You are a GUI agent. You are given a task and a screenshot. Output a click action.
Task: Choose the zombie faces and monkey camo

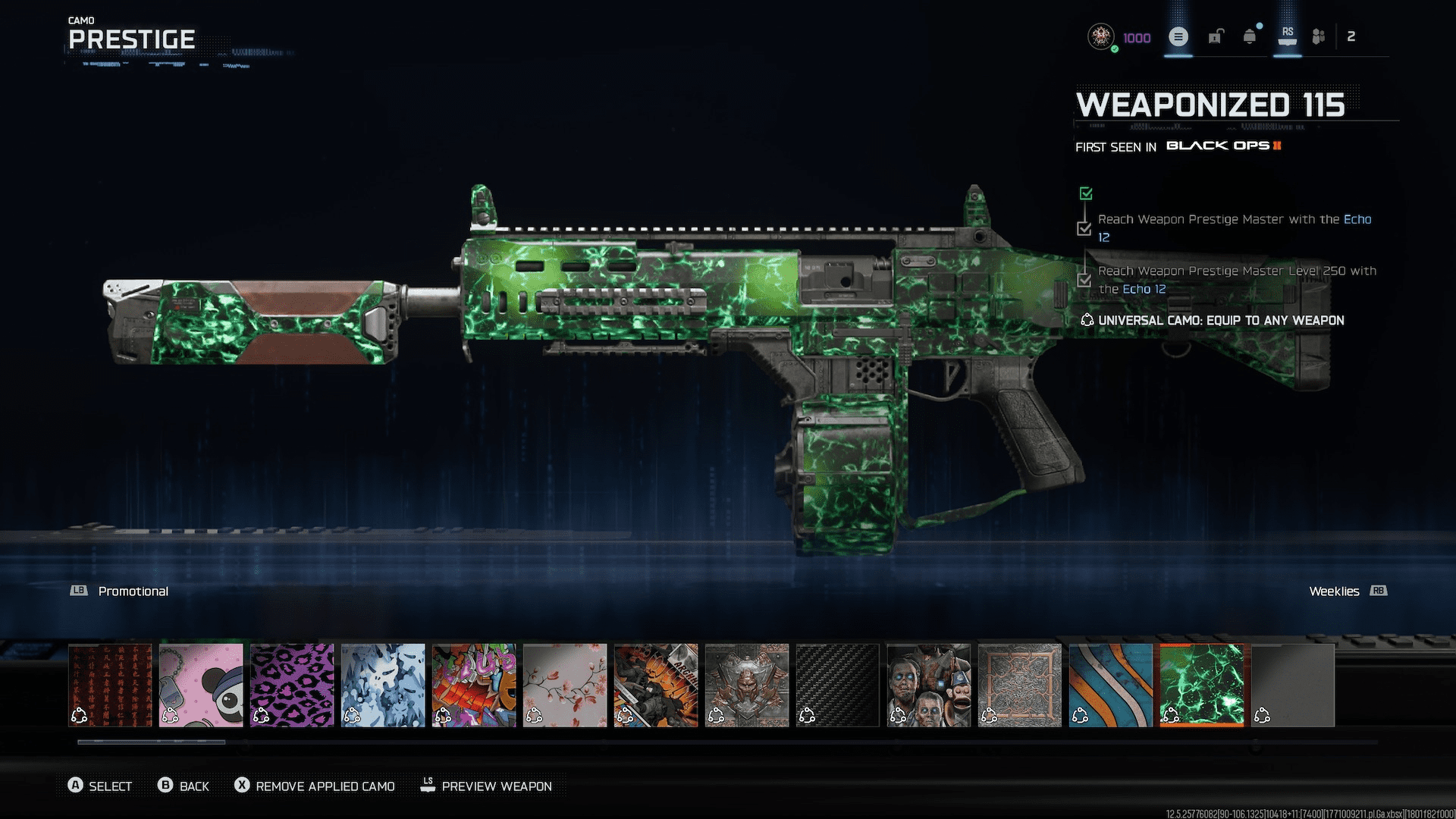coord(929,685)
